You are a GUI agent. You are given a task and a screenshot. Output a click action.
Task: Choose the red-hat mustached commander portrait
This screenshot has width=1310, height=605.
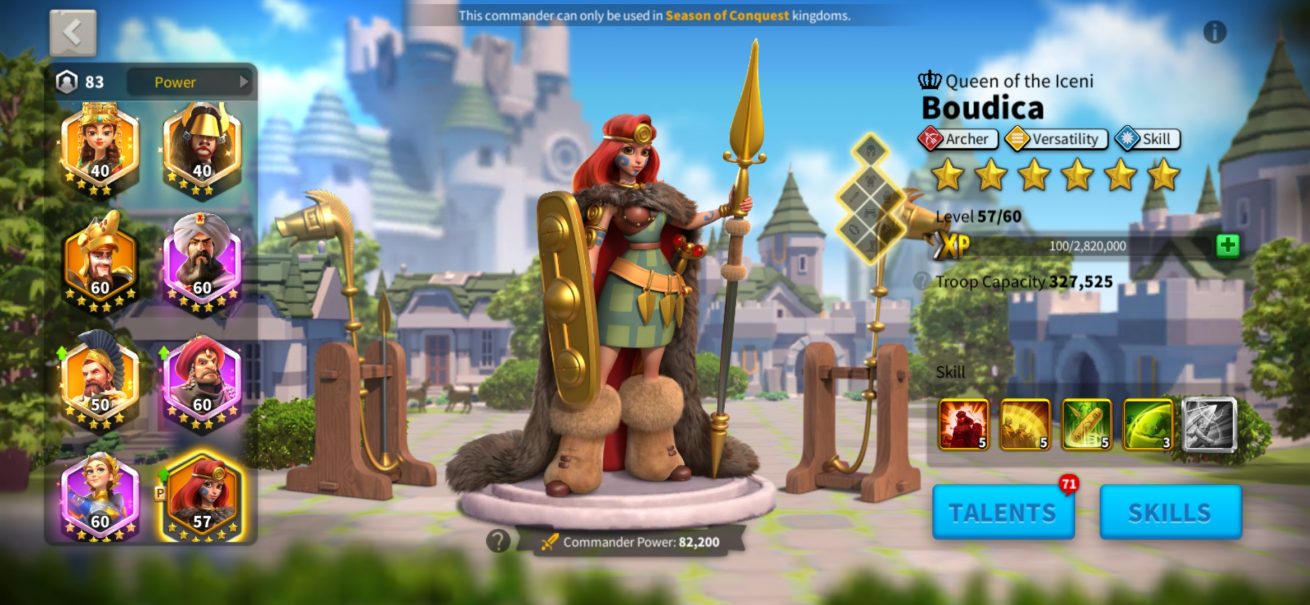point(202,381)
